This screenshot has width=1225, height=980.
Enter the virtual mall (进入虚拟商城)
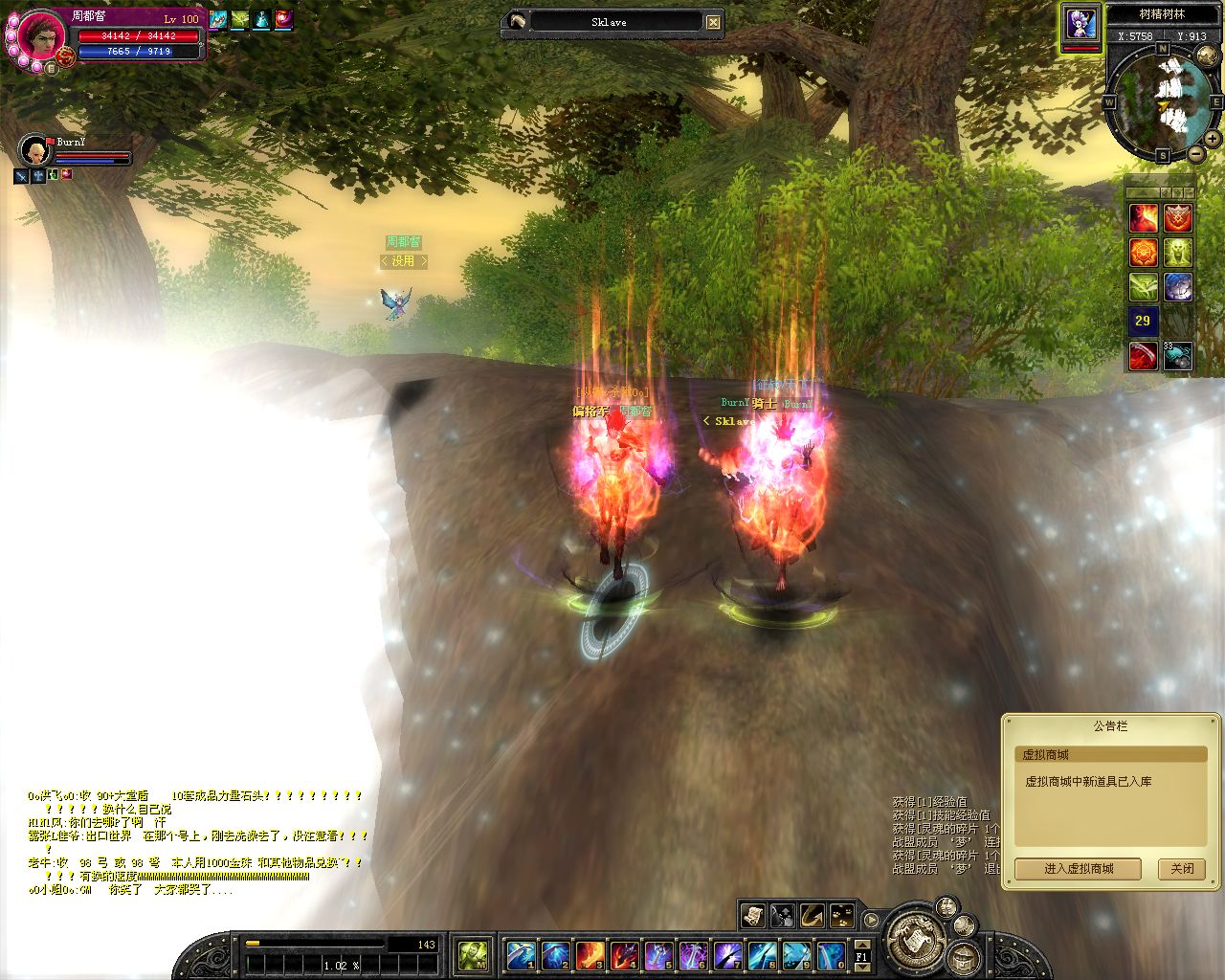coord(1079,869)
